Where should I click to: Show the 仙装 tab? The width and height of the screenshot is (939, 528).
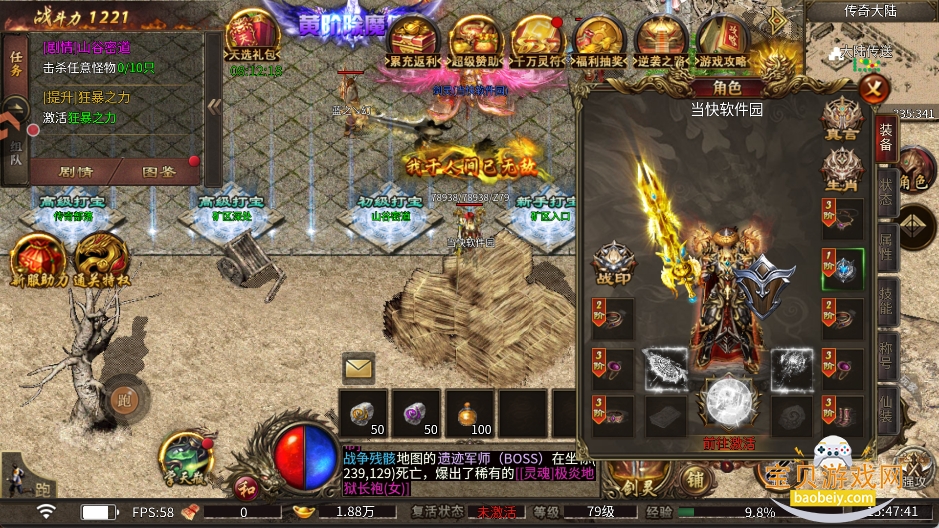click(x=886, y=404)
